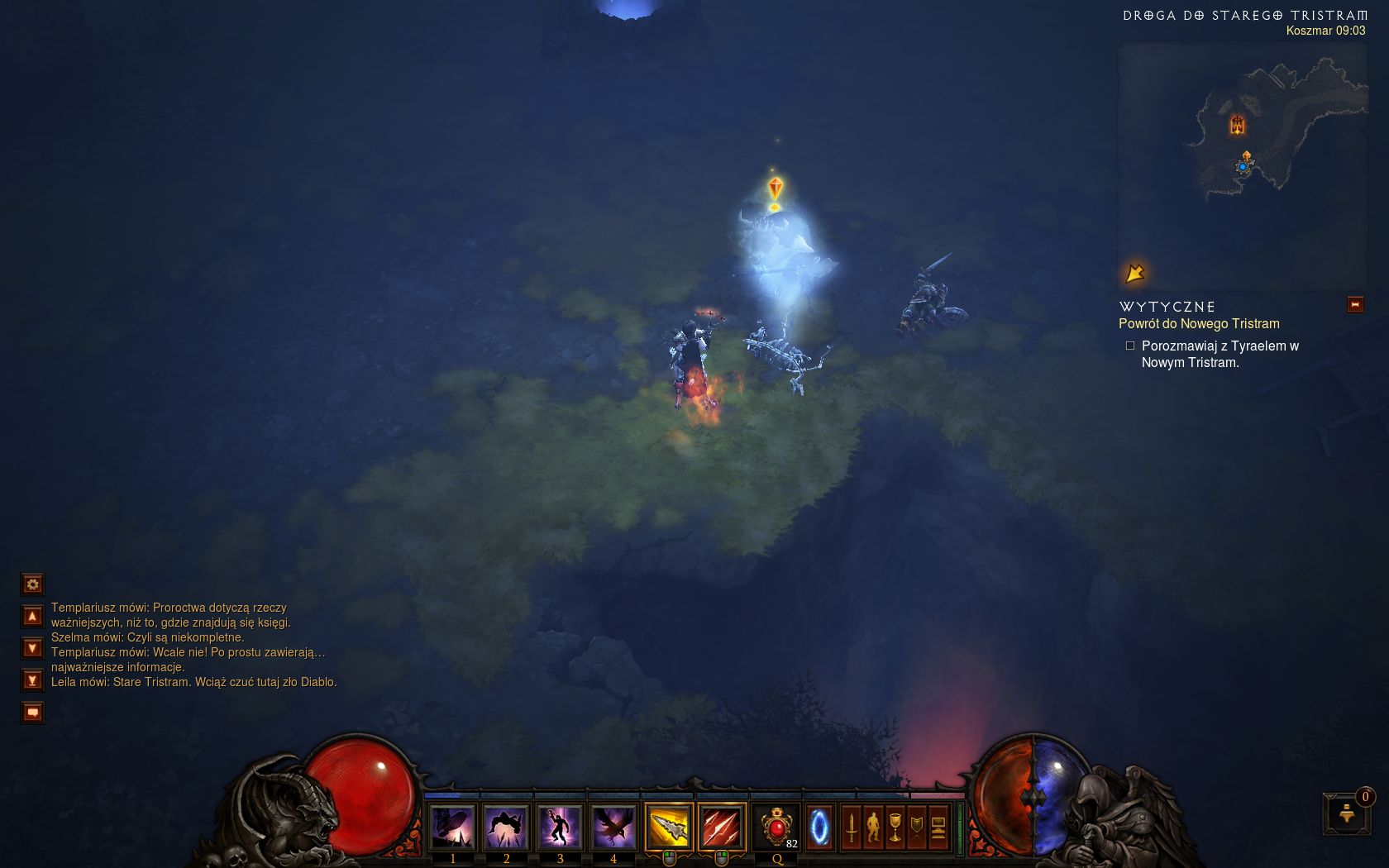The width and height of the screenshot is (1389, 868).
Task: Jump to the bottom of the chat log
Action: (32, 680)
